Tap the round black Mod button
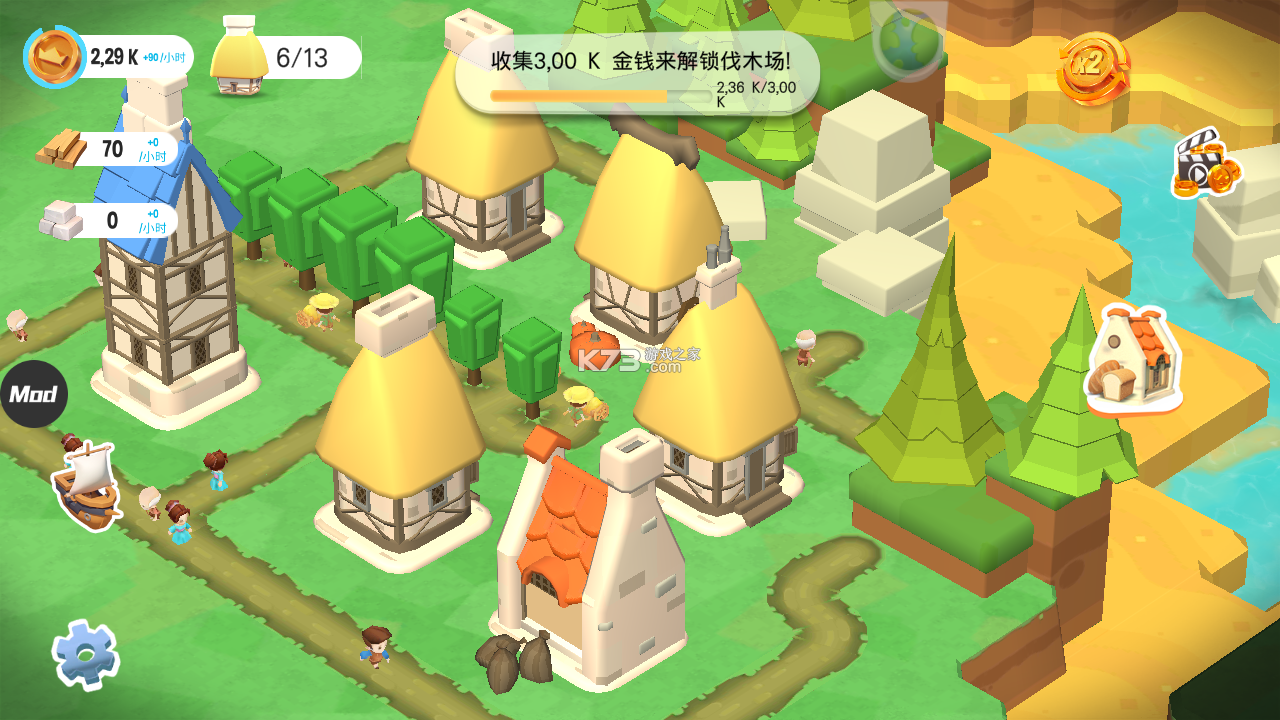1280x720 pixels. [x=33, y=394]
